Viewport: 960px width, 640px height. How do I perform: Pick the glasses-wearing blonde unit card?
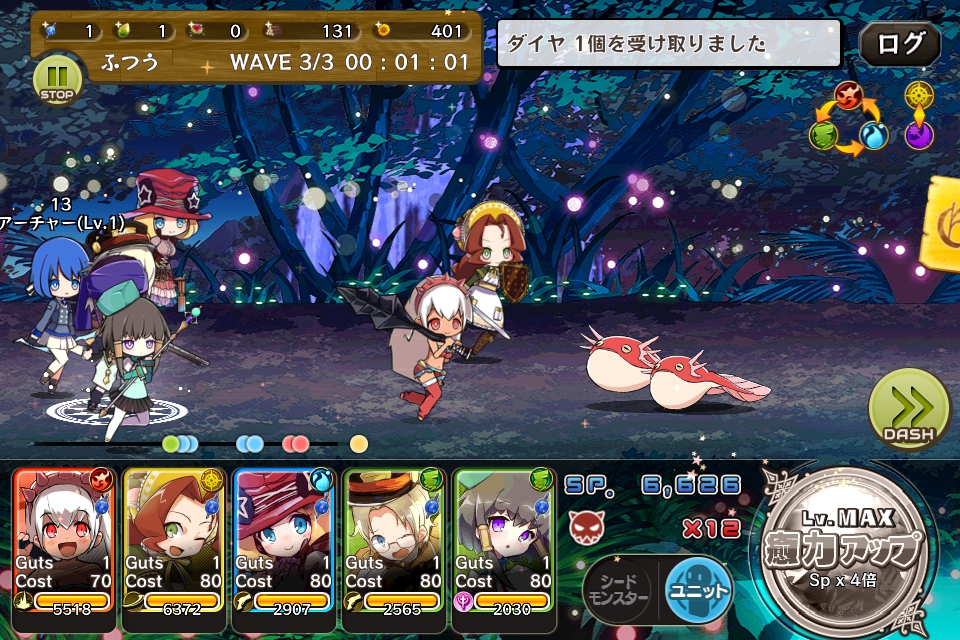coord(393,540)
